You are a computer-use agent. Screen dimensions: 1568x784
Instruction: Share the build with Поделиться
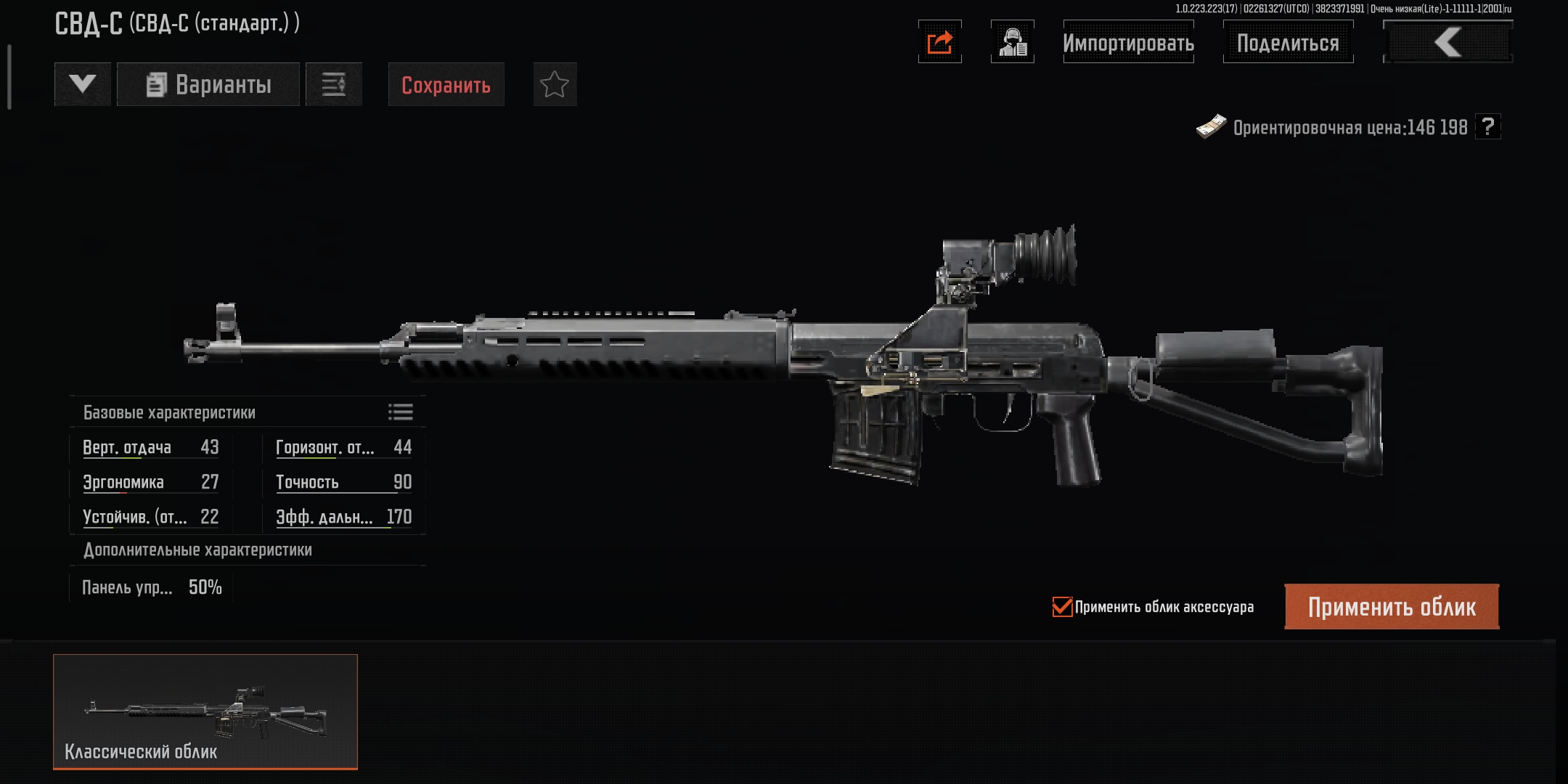[1288, 42]
